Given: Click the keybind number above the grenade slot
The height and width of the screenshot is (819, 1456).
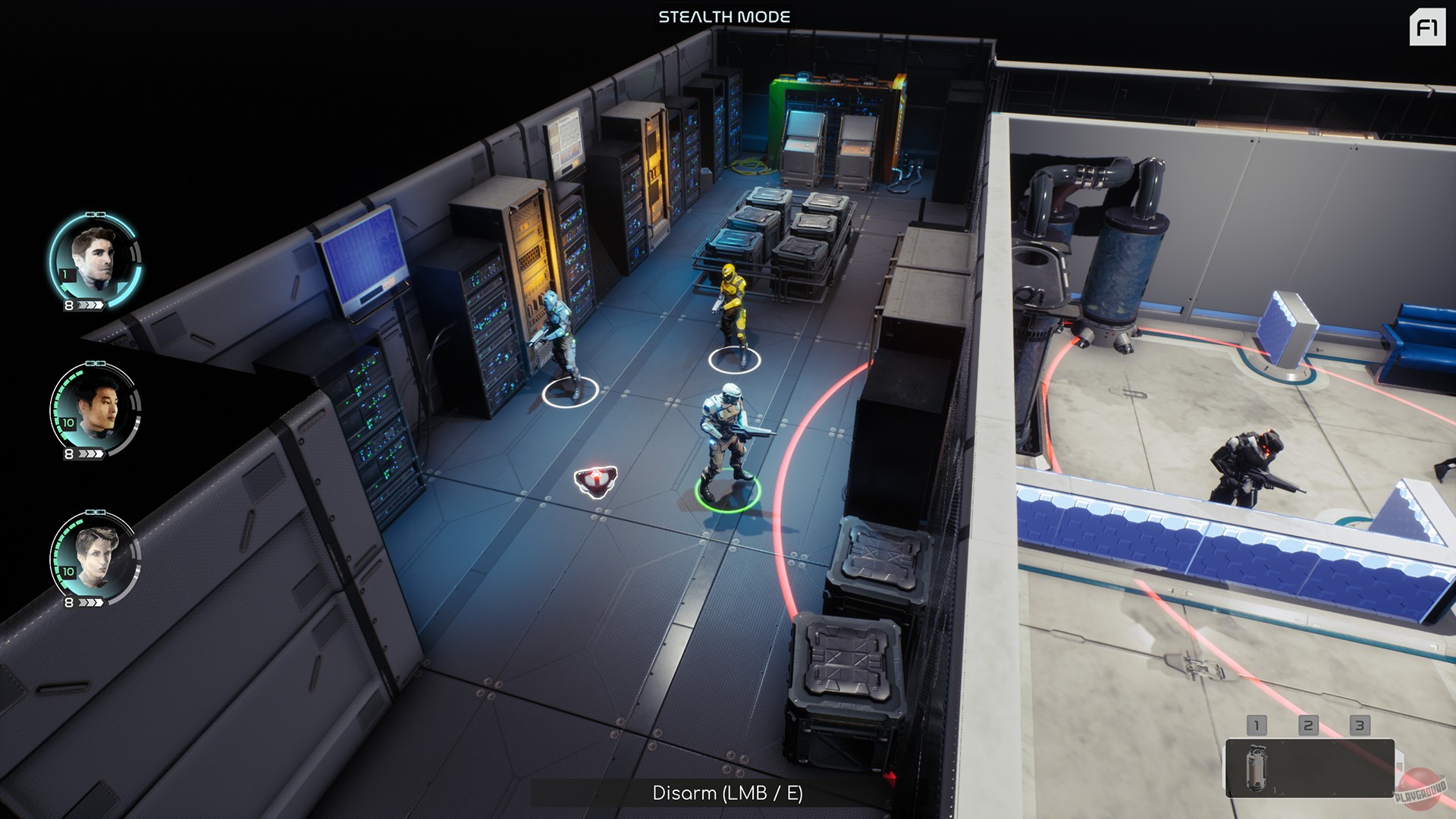Looking at the screenshot, I should (1259, 725).
